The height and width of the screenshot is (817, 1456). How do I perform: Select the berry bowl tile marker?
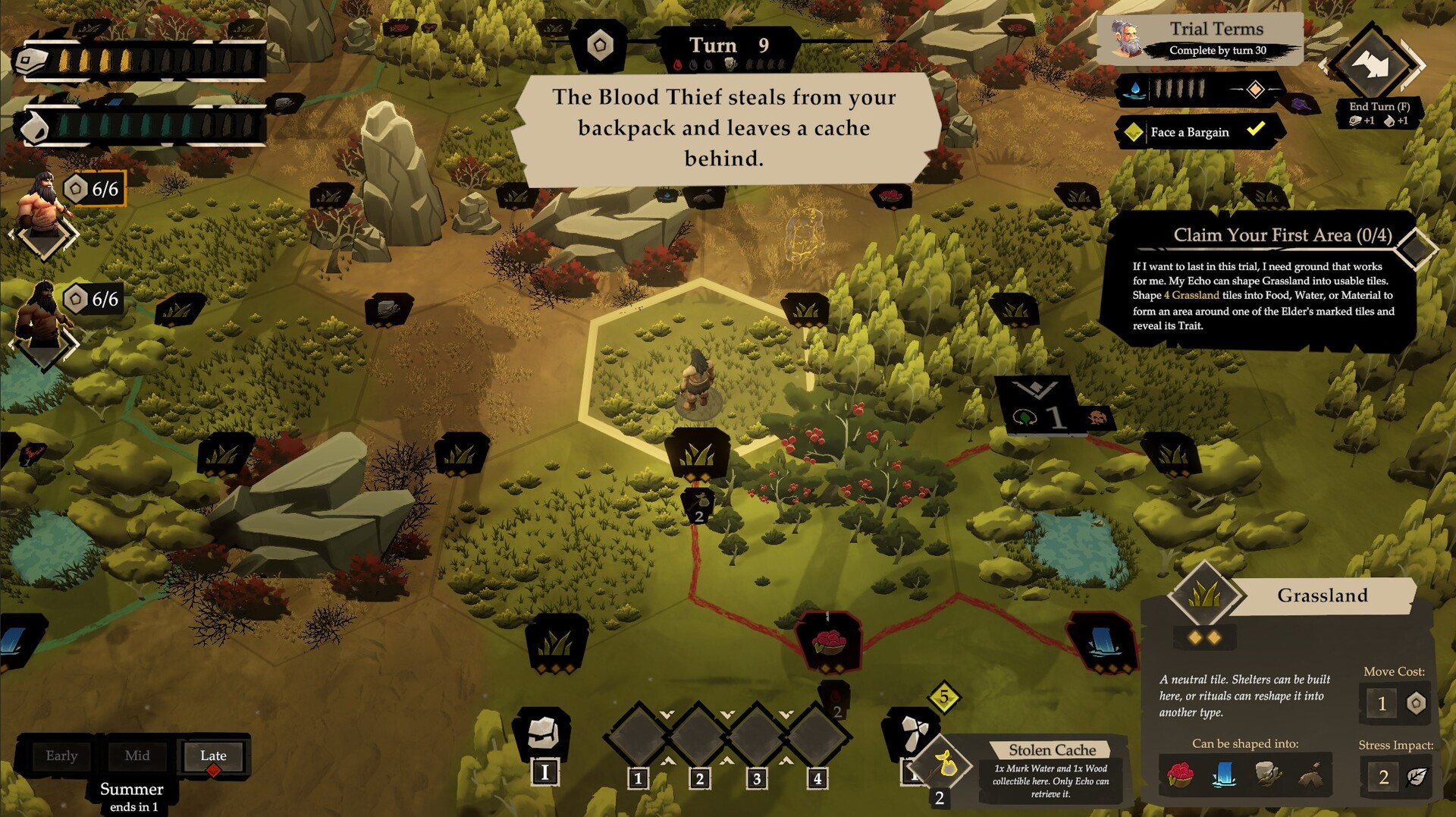click(x=828, y=643)
